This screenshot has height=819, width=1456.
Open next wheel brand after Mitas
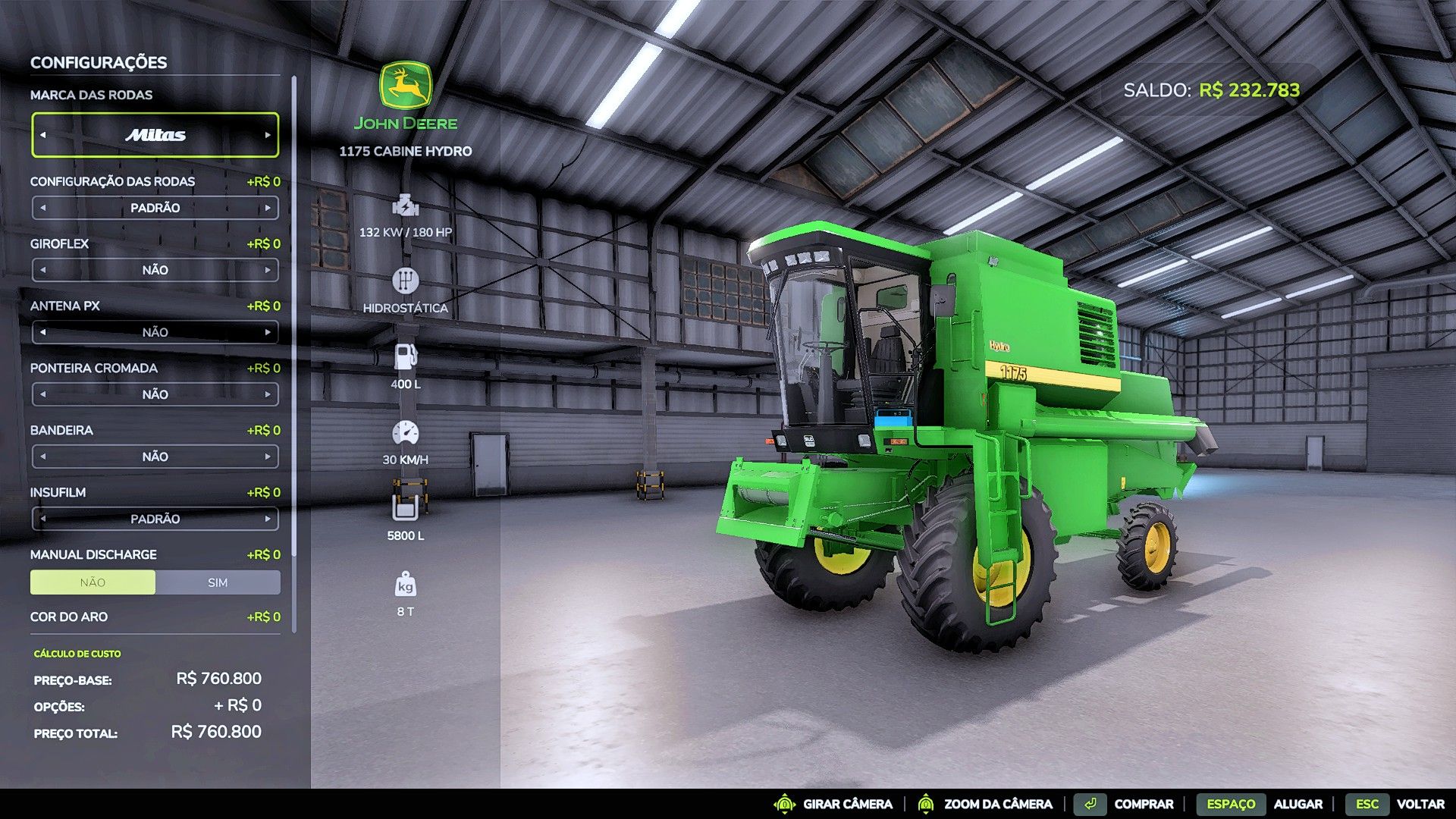point(268,134)
